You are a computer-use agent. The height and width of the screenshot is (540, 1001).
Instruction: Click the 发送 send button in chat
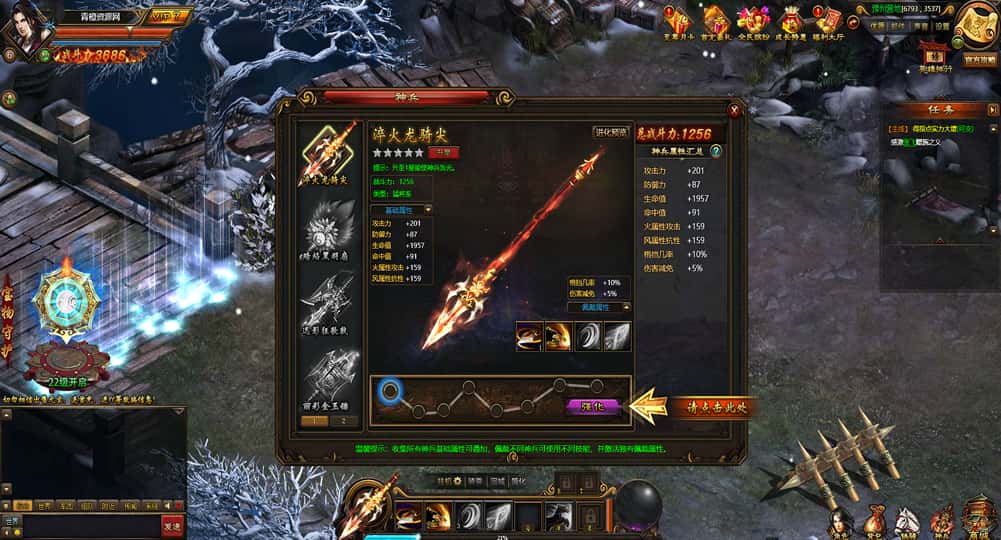[173, 525]
